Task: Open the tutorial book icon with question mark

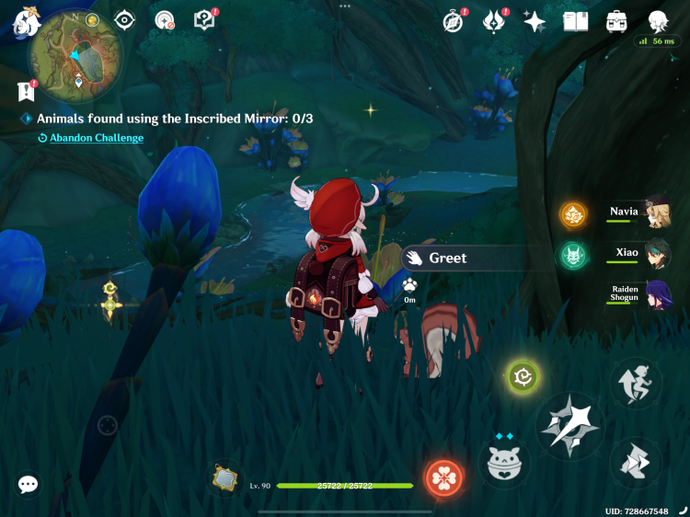Action: (x=204, y=21)
